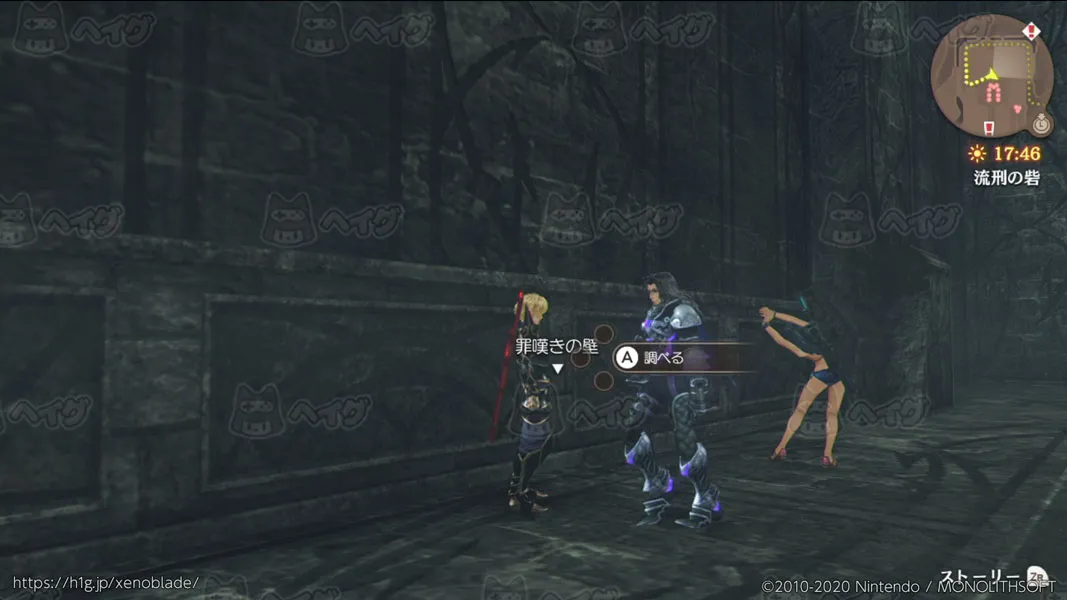The image size is (1067, 600).
Task: Click the clock icon on the minimap
Action: tap(1042, 124)
